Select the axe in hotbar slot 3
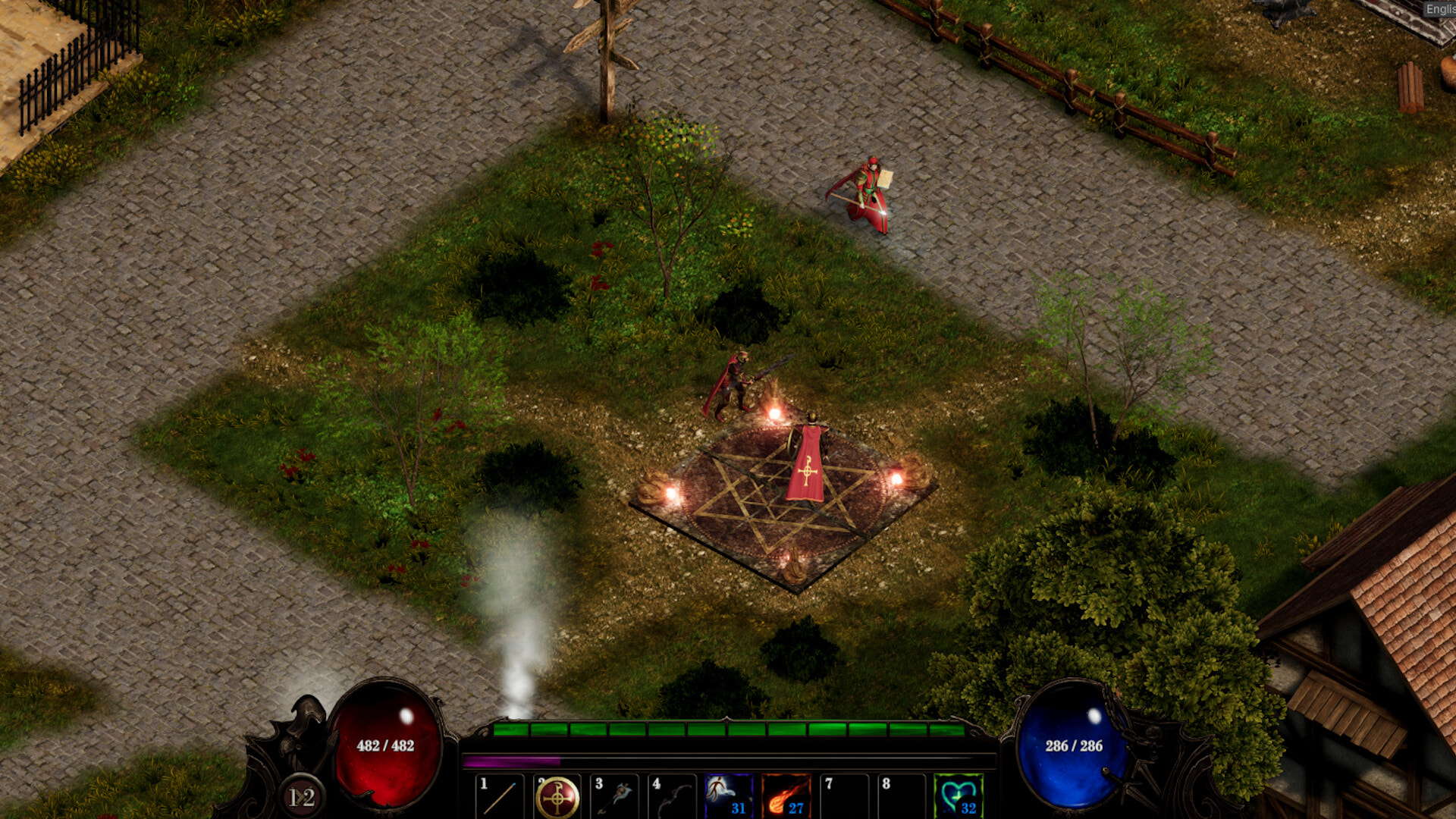Screen dimensions: 1456x819 [615, 797]
